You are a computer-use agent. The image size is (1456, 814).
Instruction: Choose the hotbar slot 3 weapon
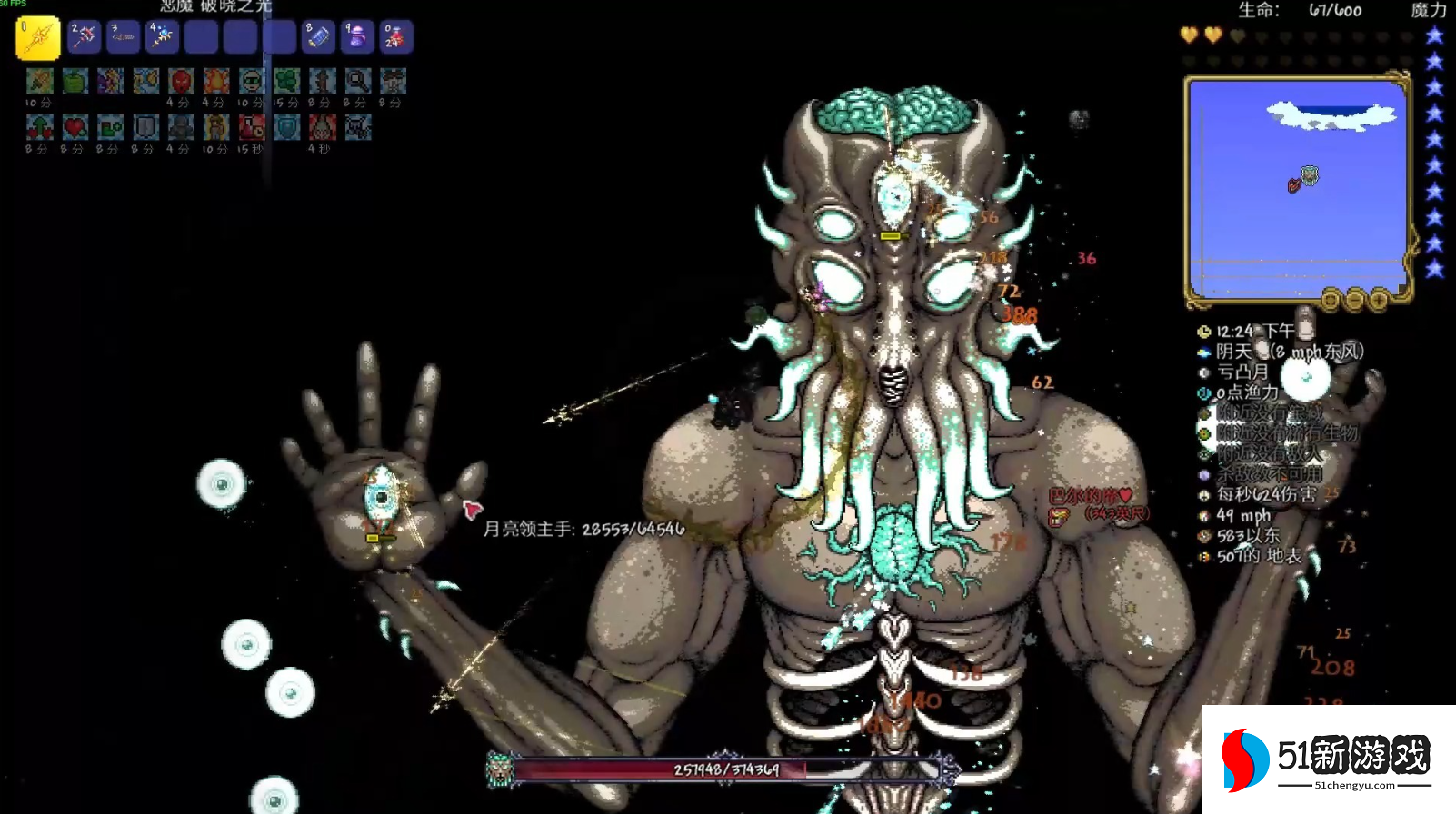pos(123,37)
